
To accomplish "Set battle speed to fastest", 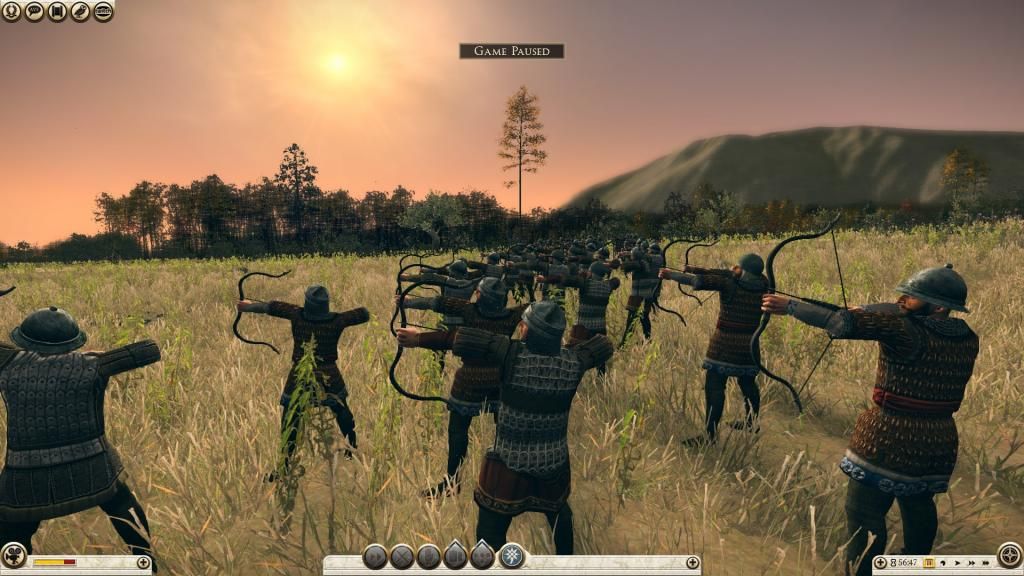I will [x=984, y=563].
